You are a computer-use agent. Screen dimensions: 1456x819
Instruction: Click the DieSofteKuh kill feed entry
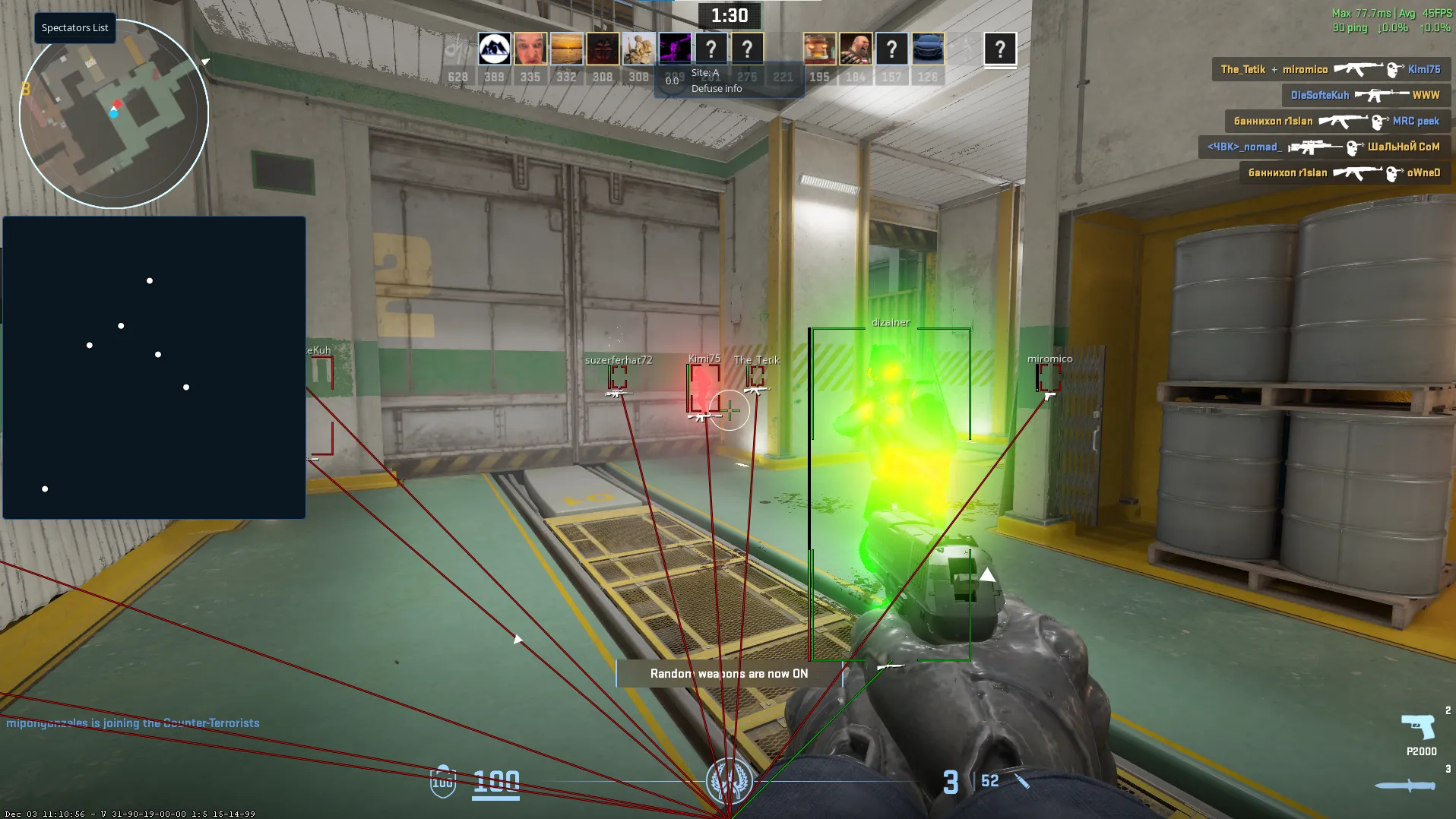1366,95
